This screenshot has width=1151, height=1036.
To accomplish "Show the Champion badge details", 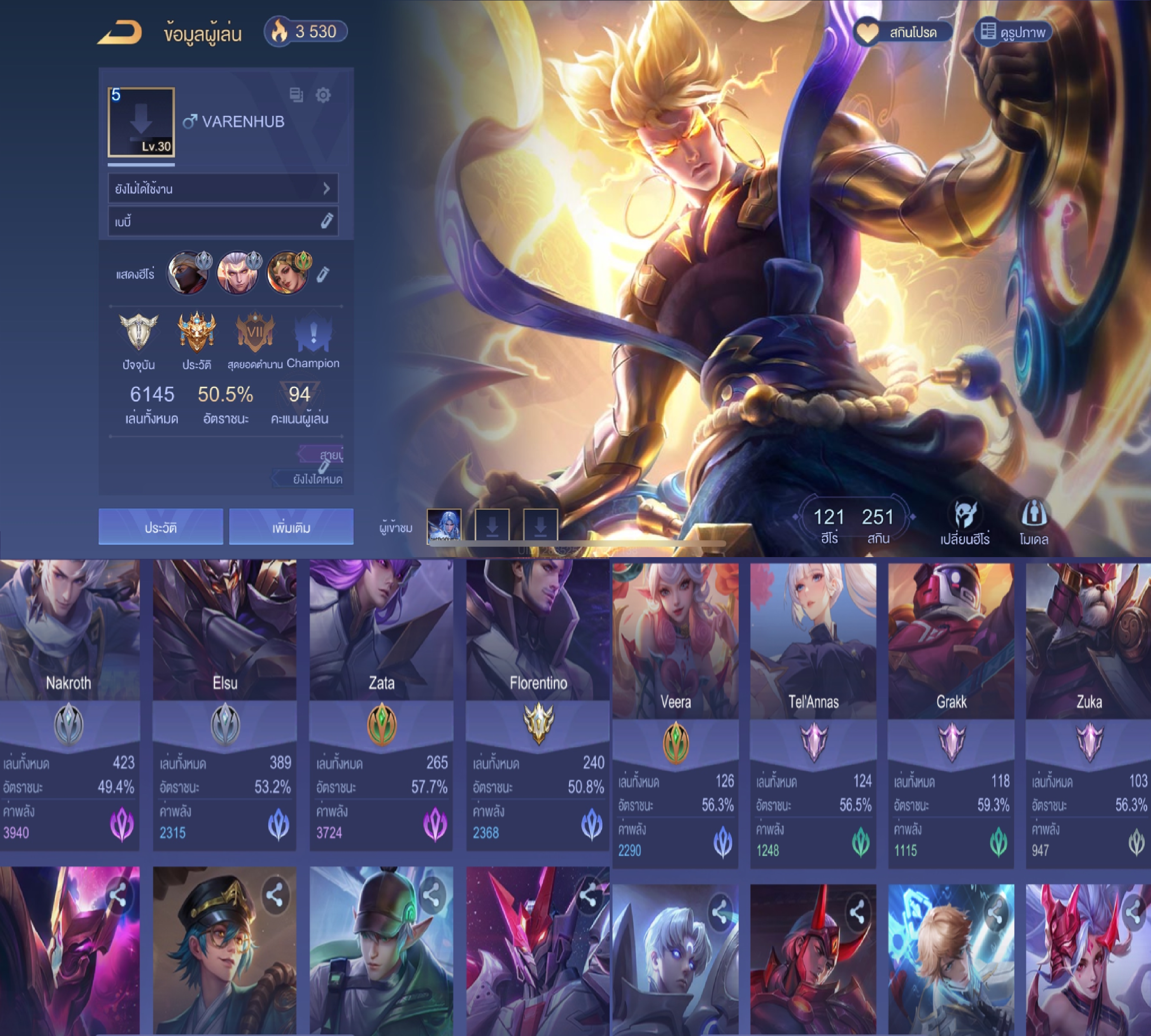I will (x=312, y=333).
